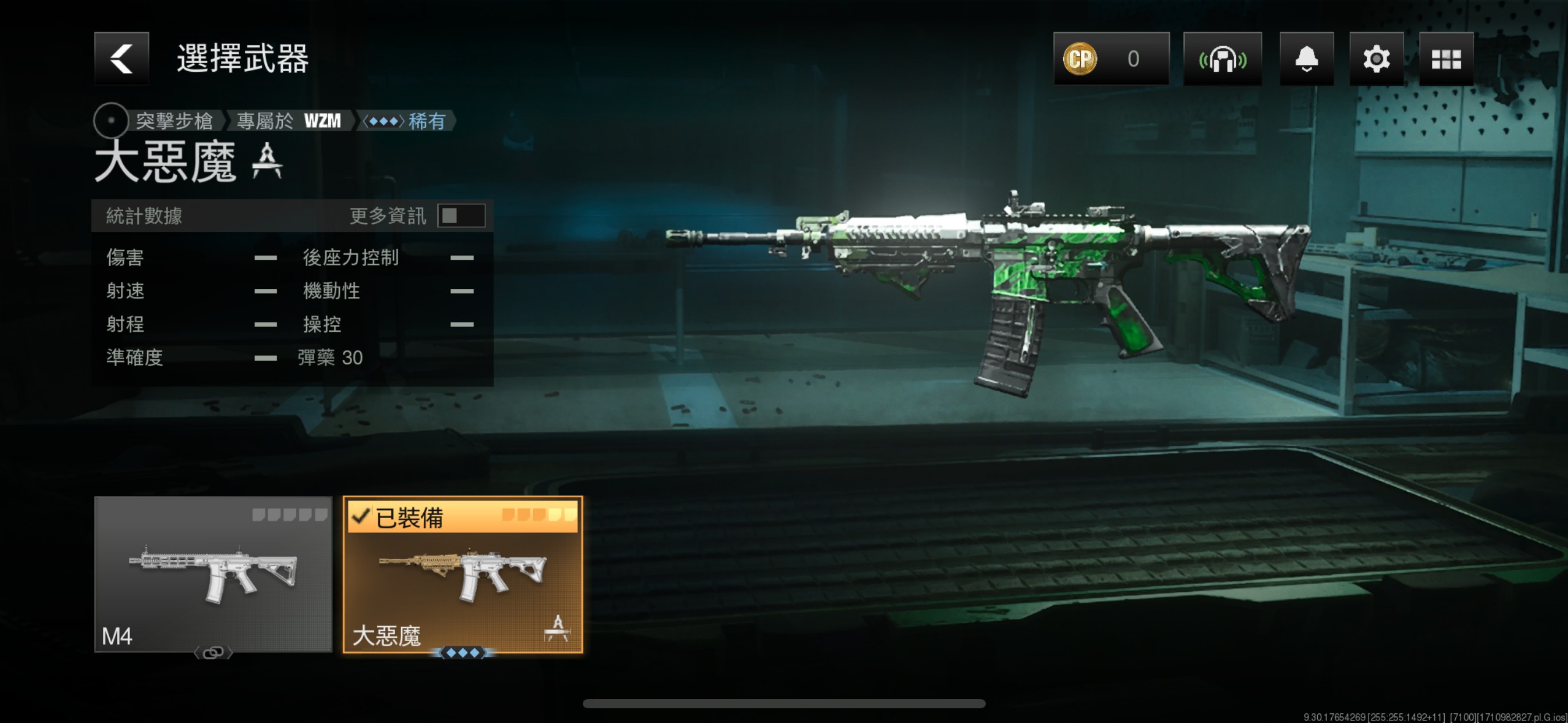Open the grid menu icon

(1446, 59)
